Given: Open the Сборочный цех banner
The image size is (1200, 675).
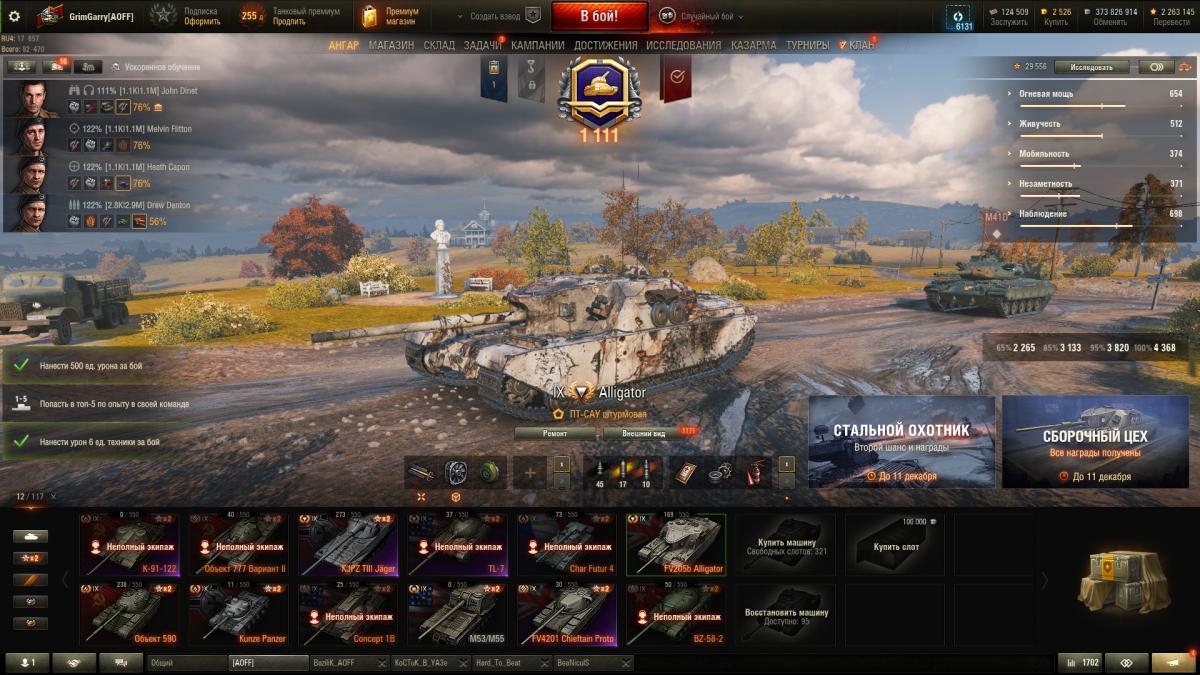Looking at the screenshot, I should [1095, 441].
